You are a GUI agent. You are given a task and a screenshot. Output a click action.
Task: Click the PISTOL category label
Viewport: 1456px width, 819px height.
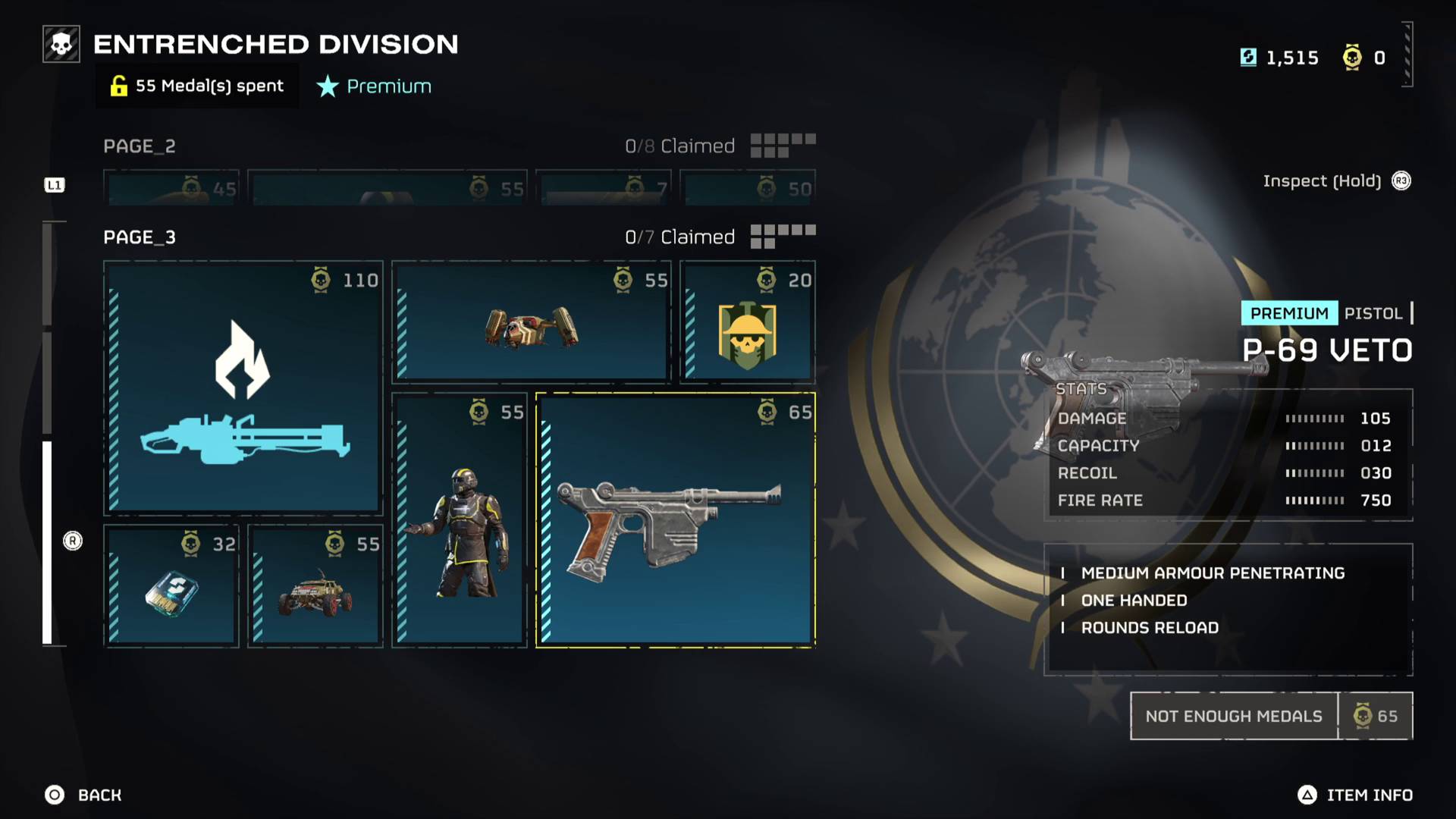coord(1374,312)
